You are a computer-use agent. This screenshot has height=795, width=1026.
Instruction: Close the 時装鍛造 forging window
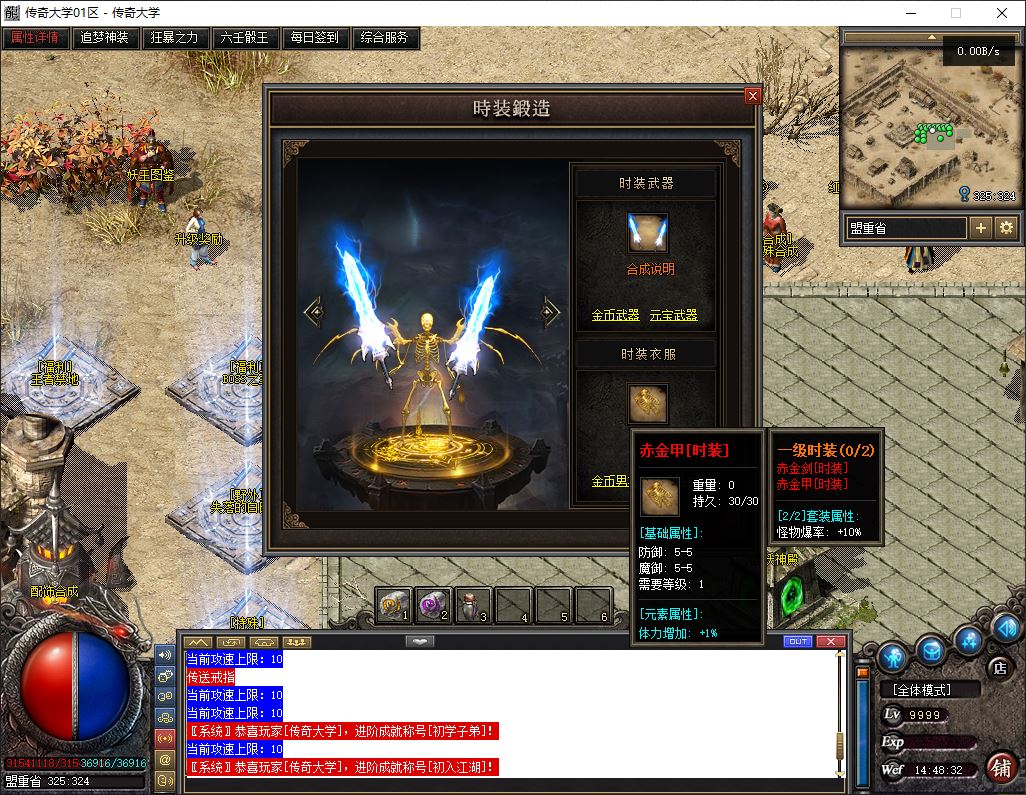coord(753,96)
